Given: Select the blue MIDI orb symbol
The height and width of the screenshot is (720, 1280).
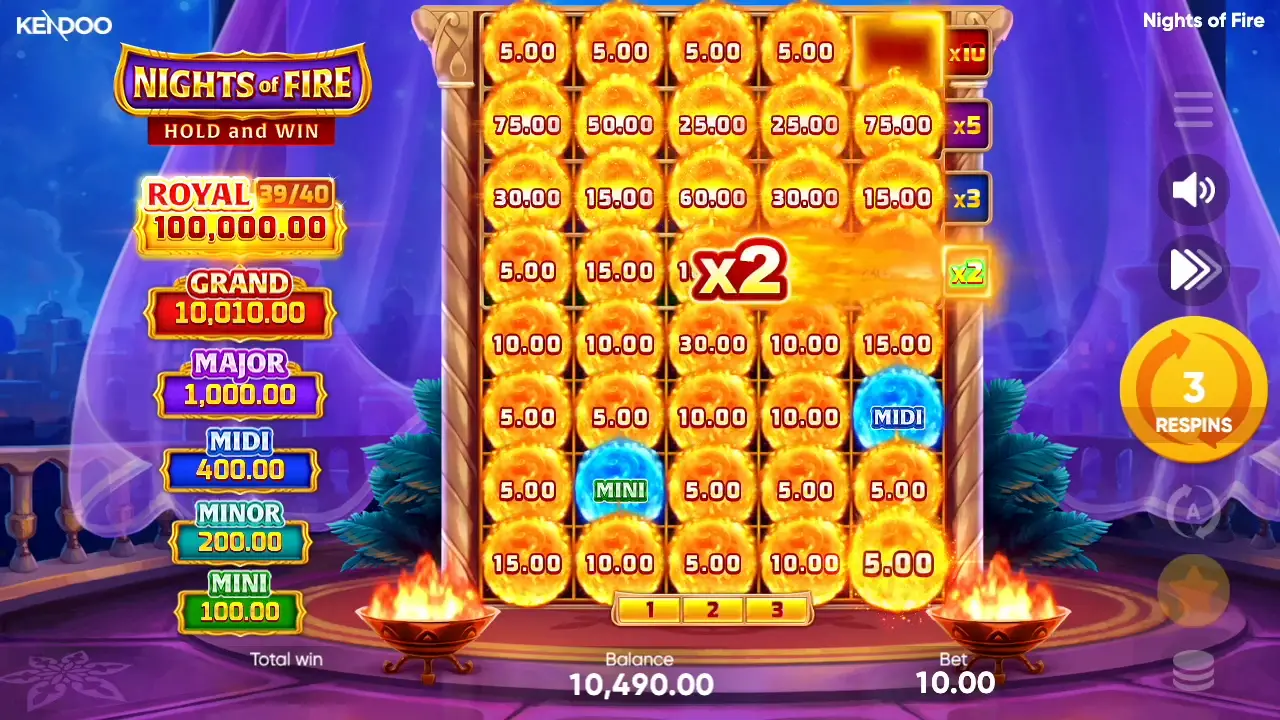Looking at the screenshot, I should pyautogui.click(x=897, y=417).
